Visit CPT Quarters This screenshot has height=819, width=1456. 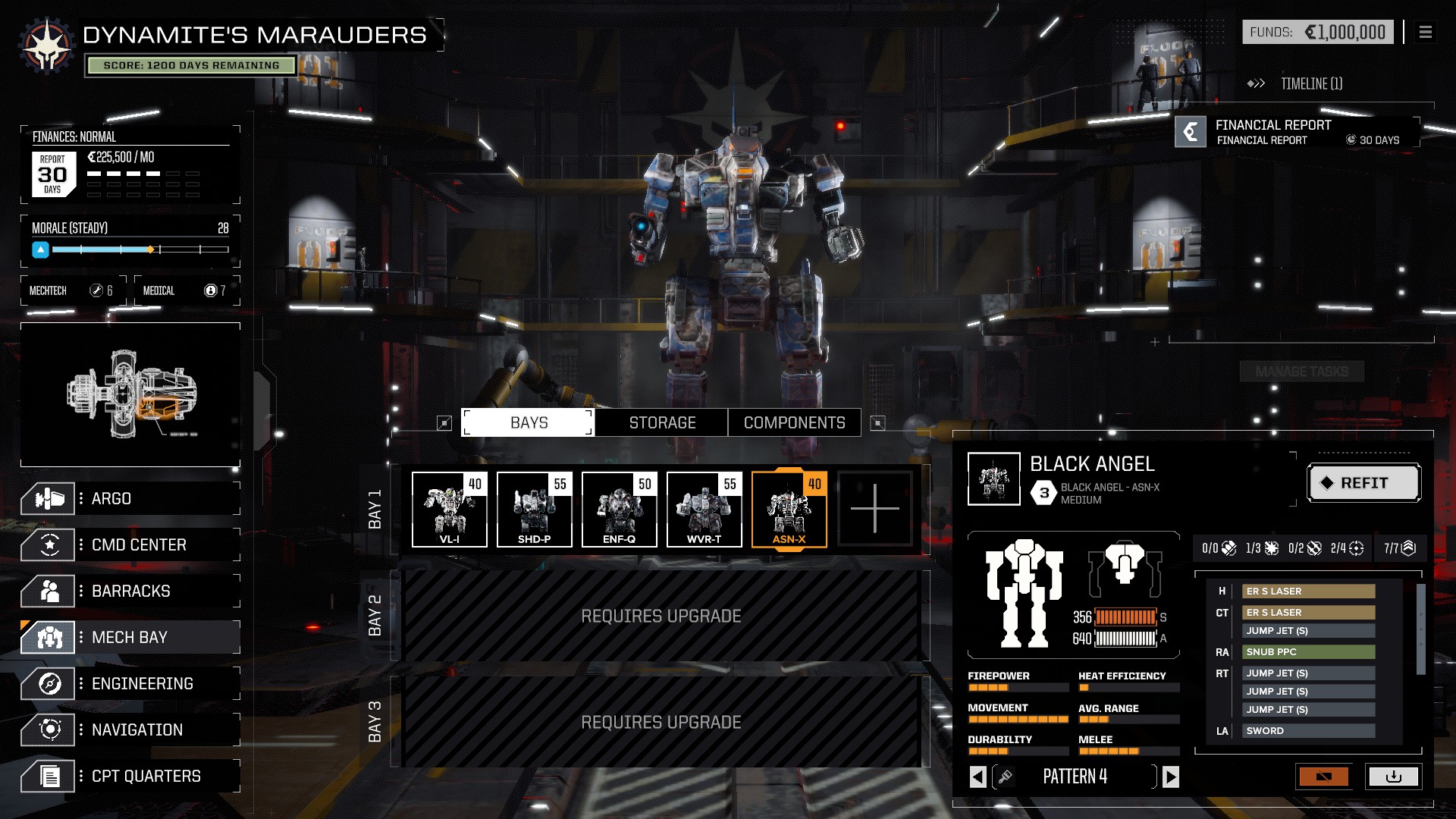click(130, 777)
